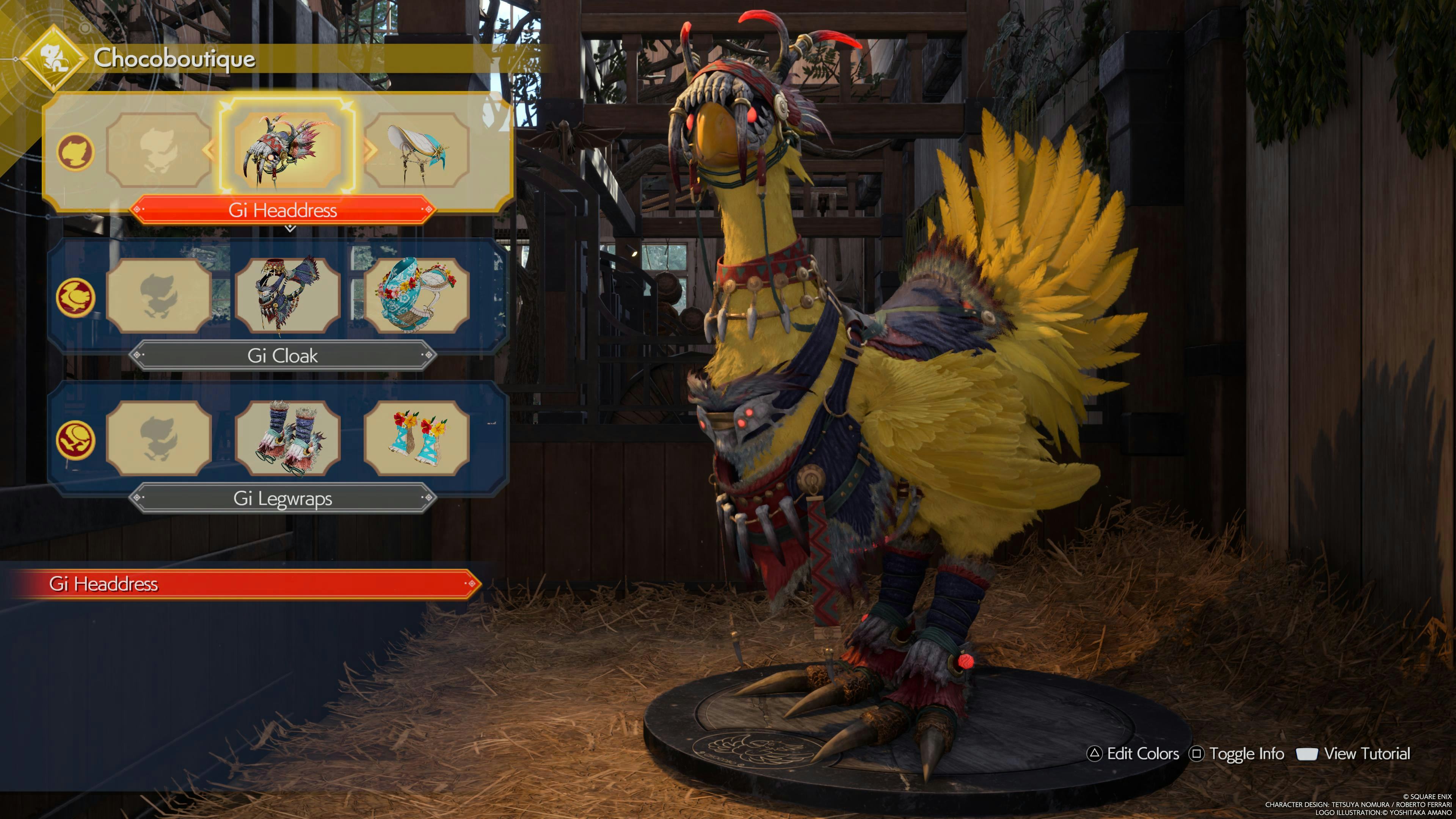Click the left arrow beside the Gi Headdress

pyautogui.click(x=209, y=150)
